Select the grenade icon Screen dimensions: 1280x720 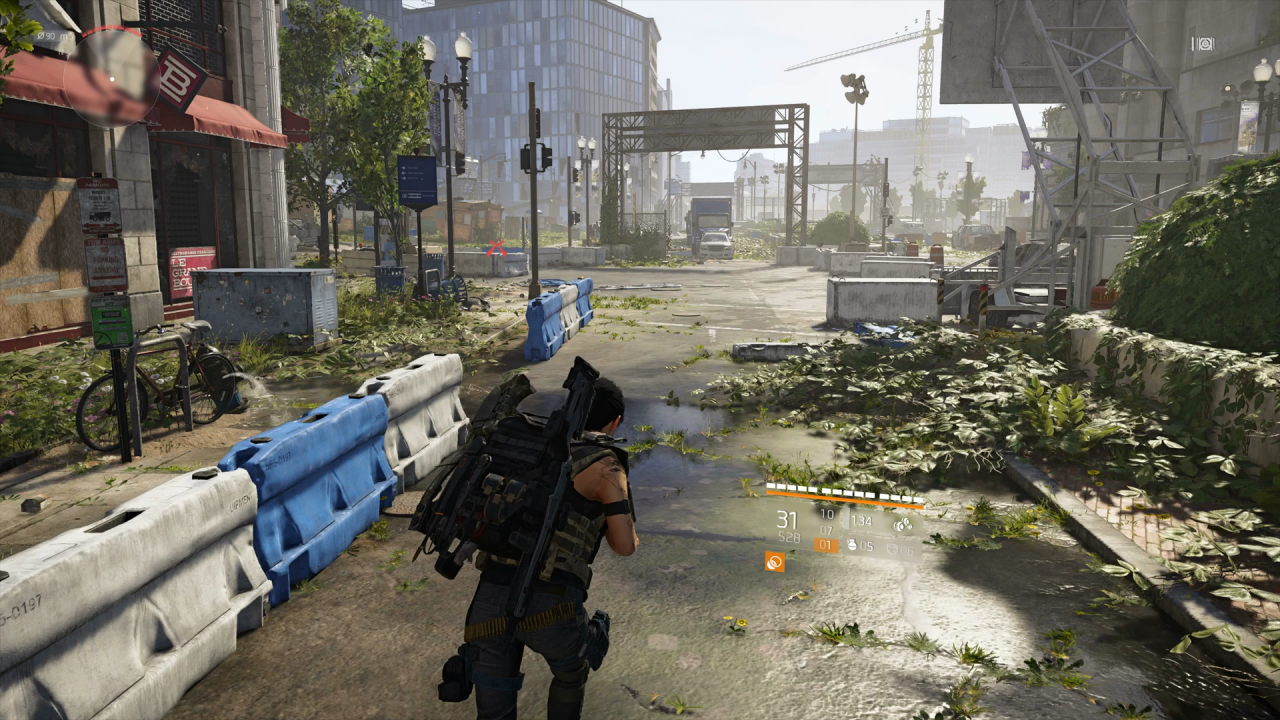853,546
